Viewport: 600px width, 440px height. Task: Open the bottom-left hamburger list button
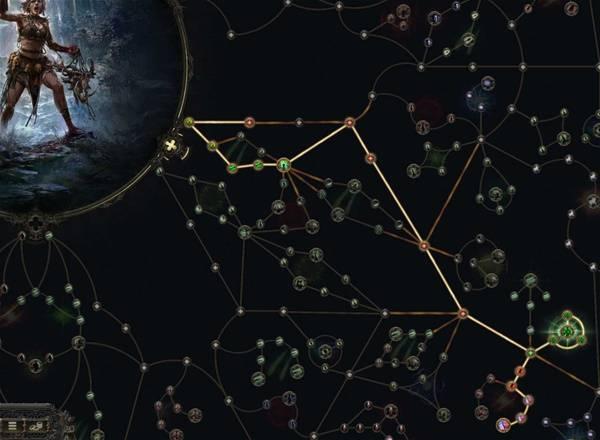click(x=11, y=425)
